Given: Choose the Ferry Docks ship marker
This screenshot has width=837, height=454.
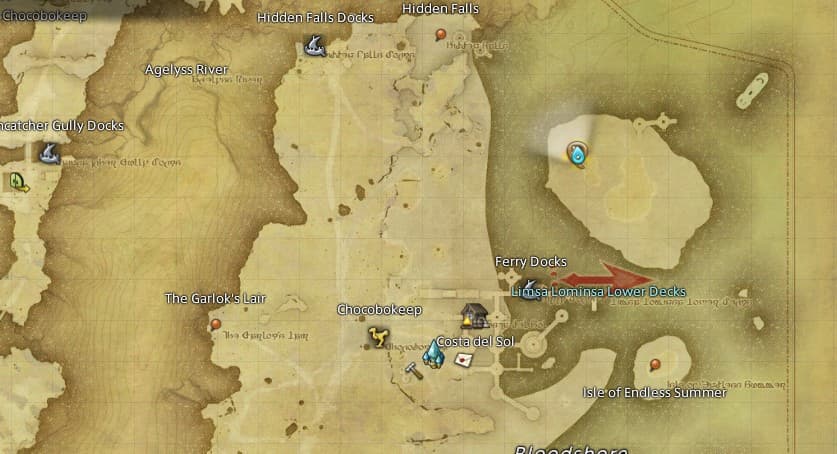Looking at the screenshot, I should (x=530, y=287).
